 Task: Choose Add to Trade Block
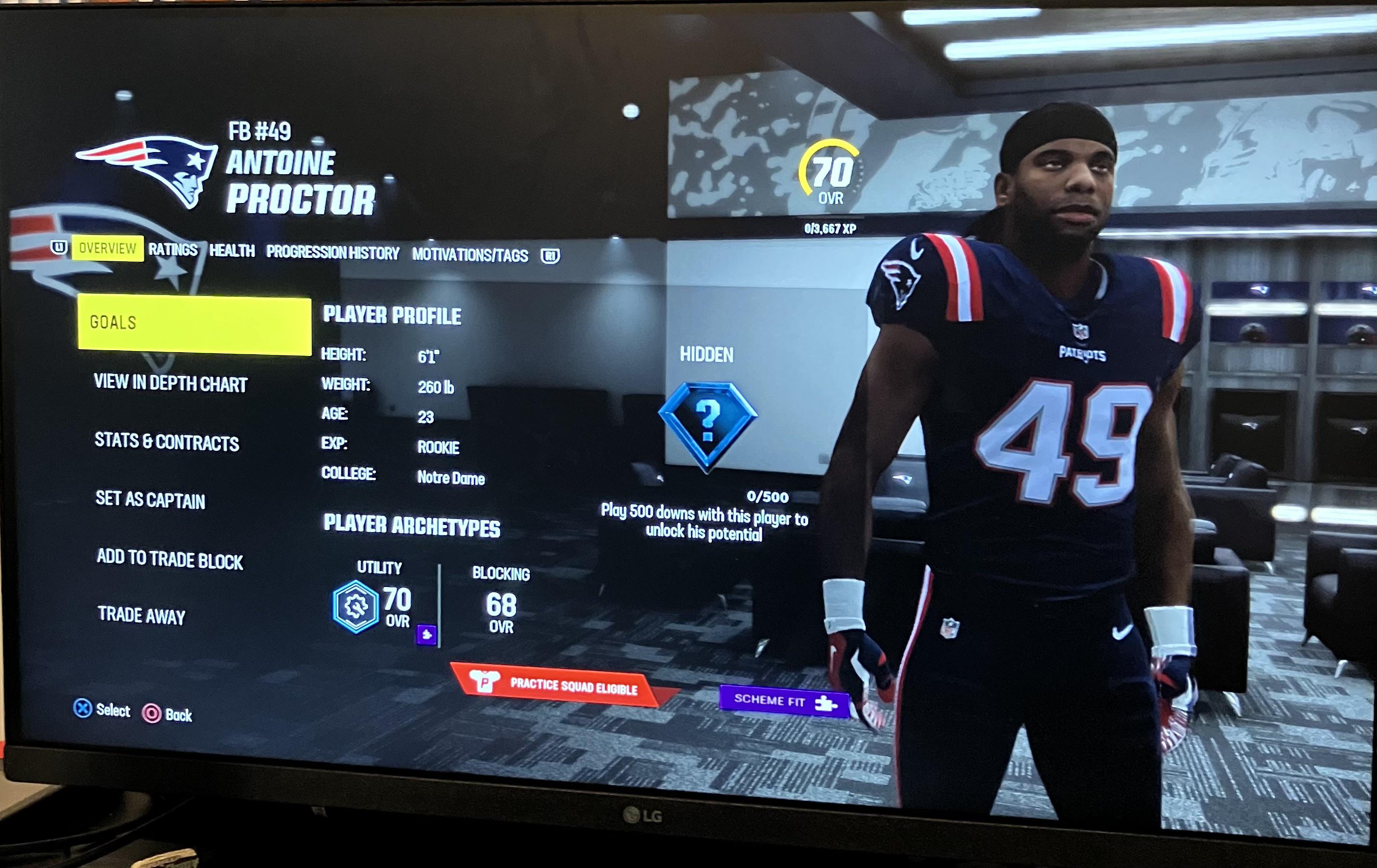(x=170, y=559)
